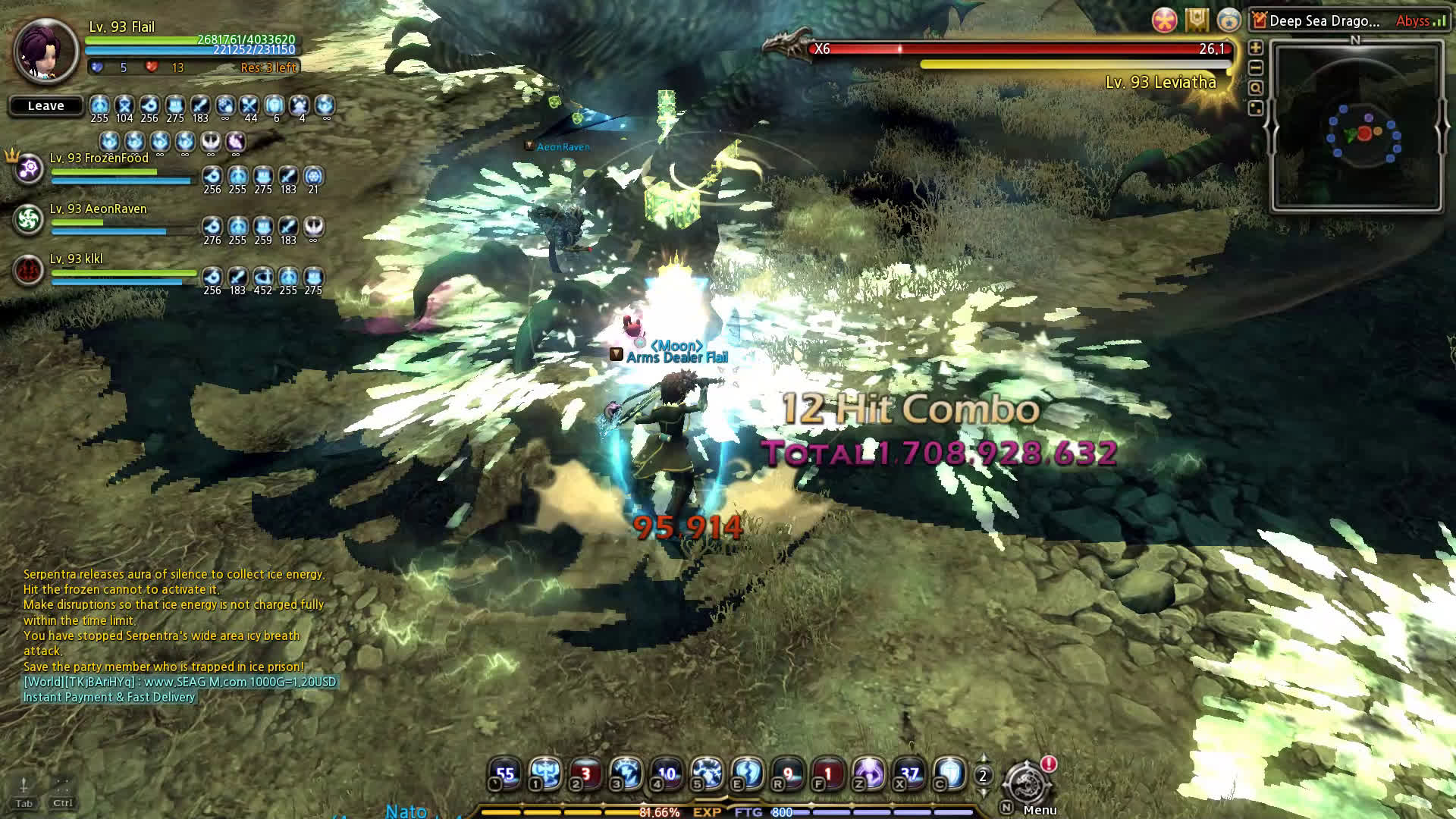This screenshot has height=819, width=1456.
Task: Click the minimap magnifier button
Action: click(x=1256, y=88)
